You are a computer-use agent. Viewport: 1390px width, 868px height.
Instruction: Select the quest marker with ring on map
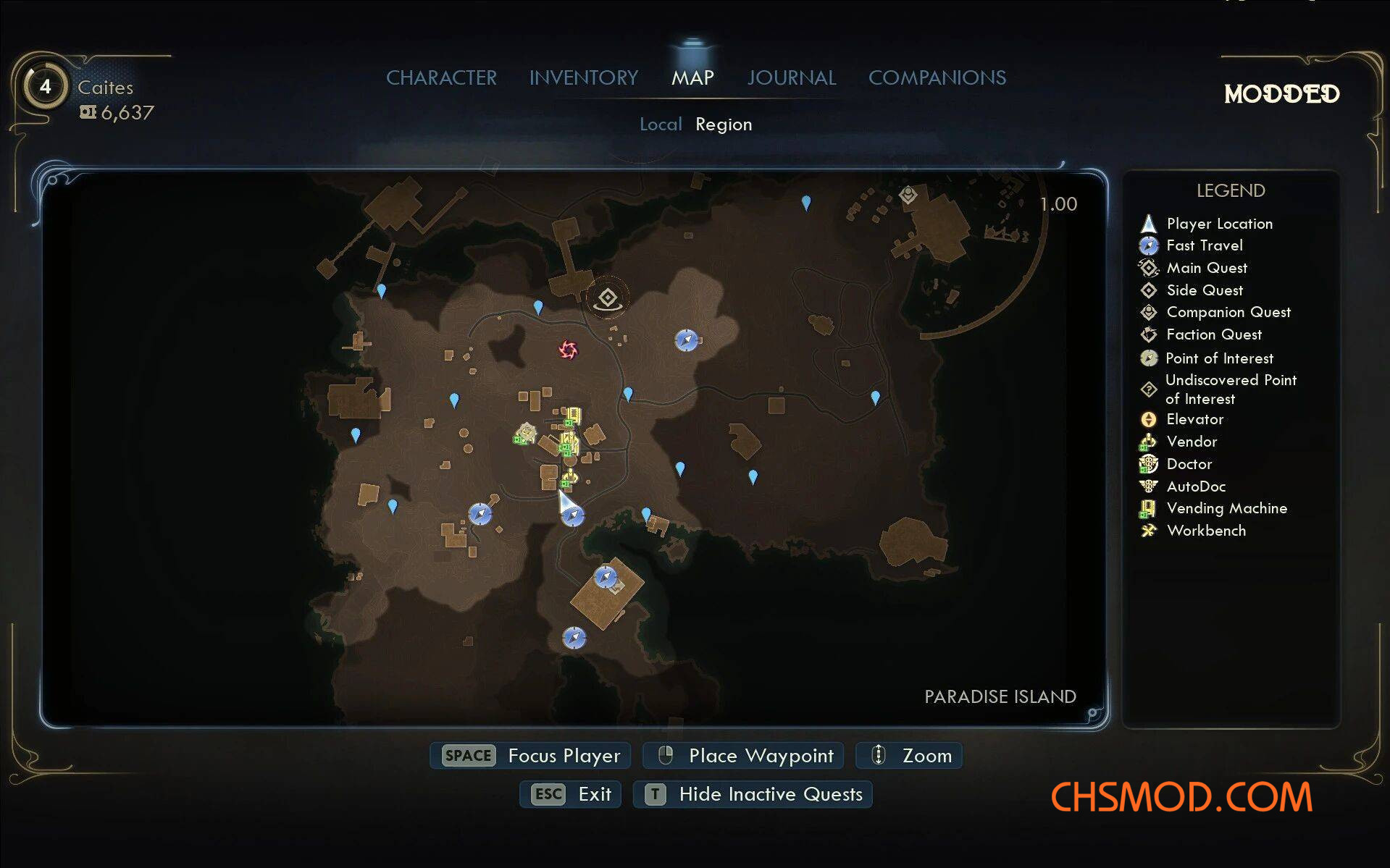(607, 298)
